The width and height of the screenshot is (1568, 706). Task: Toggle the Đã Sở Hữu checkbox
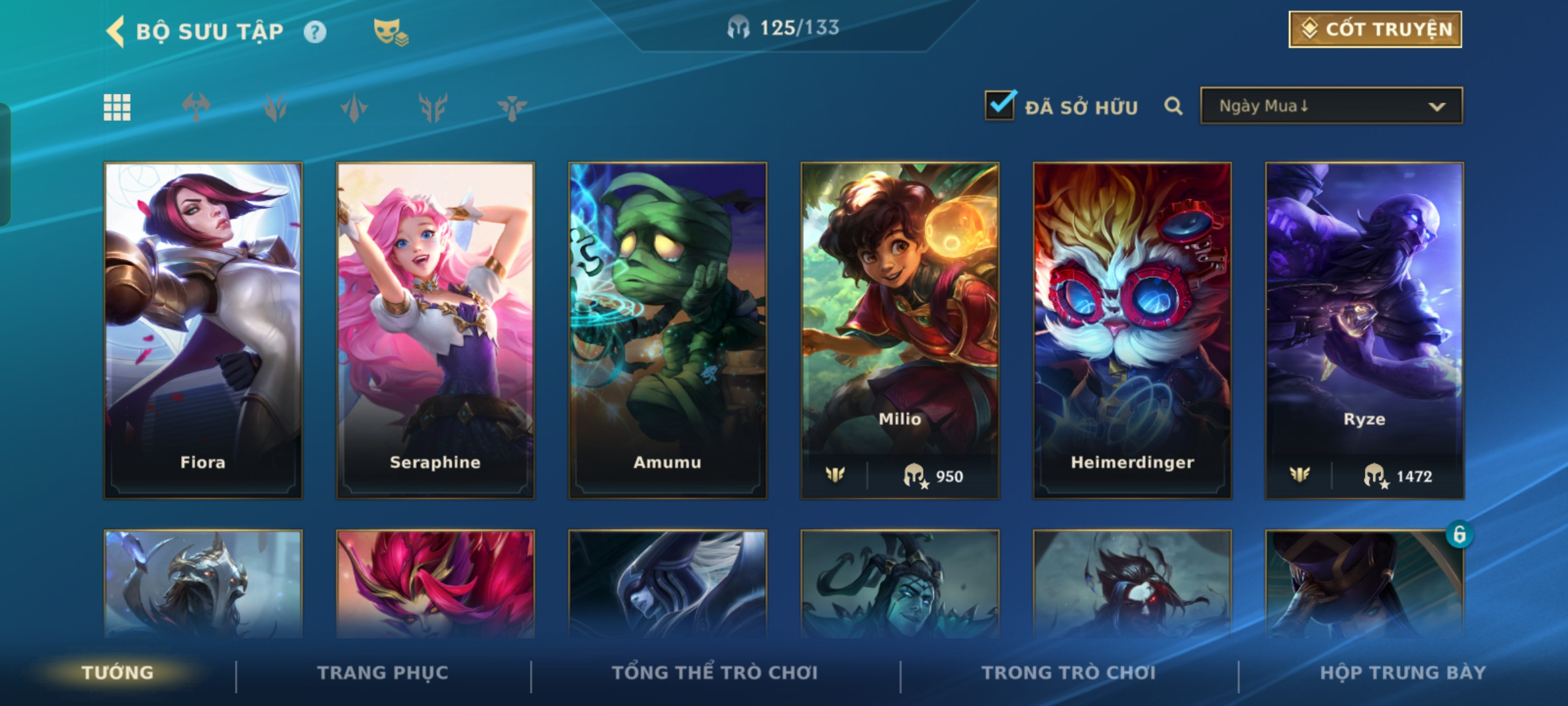1000,106
